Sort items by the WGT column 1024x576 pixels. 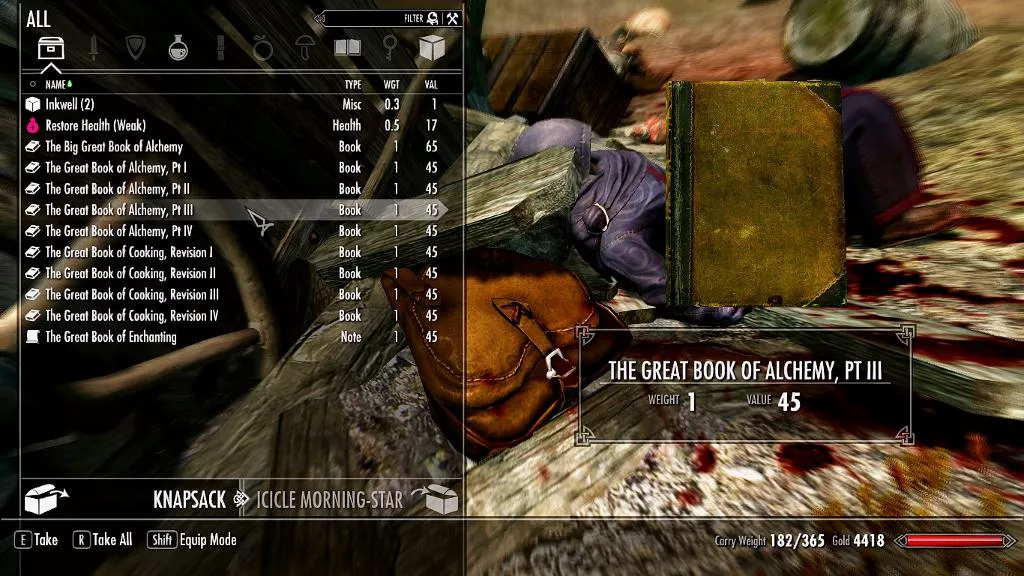[x=391, y=85]
